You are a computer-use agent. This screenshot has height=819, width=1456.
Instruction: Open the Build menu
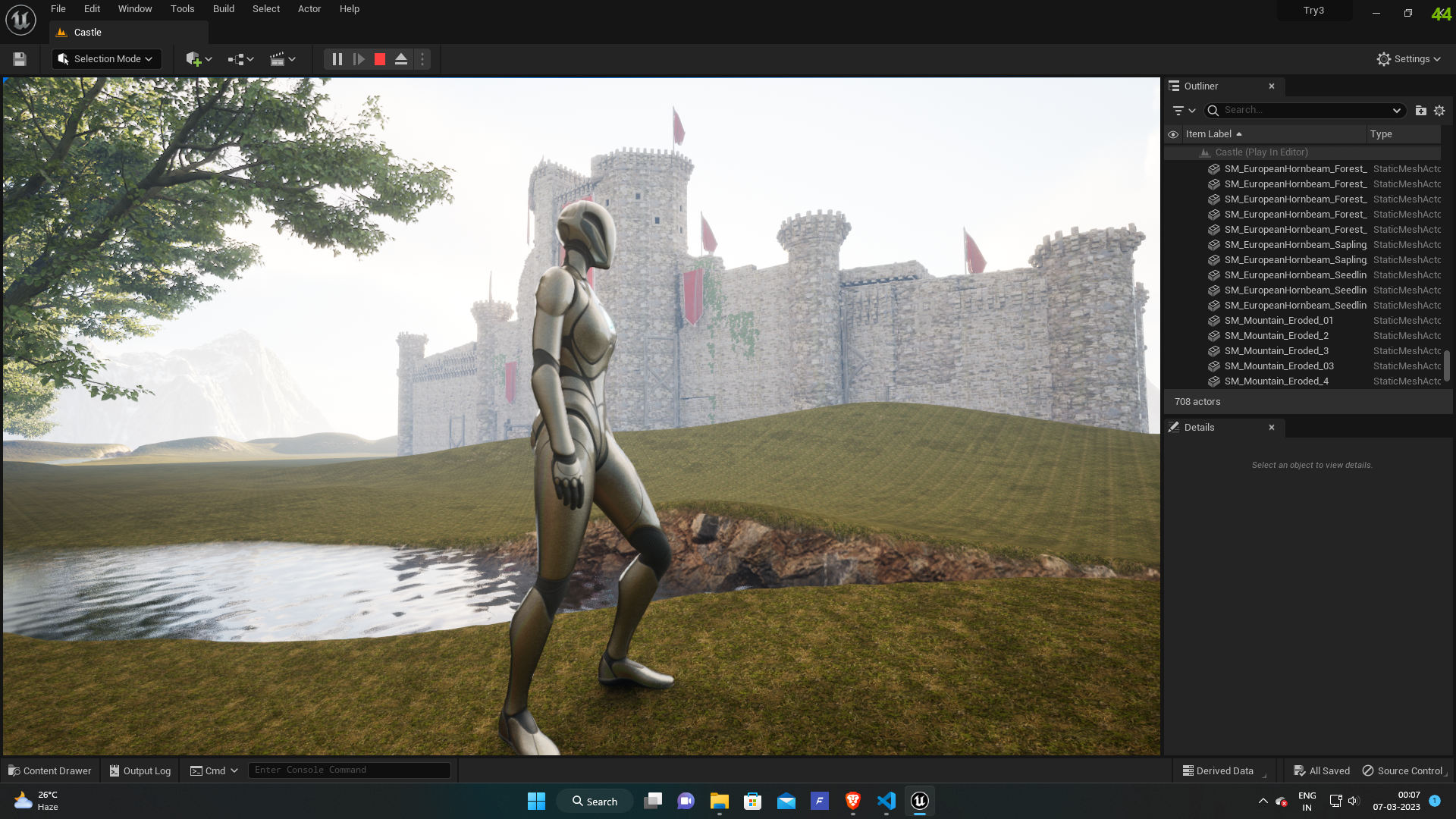point(223,9)
